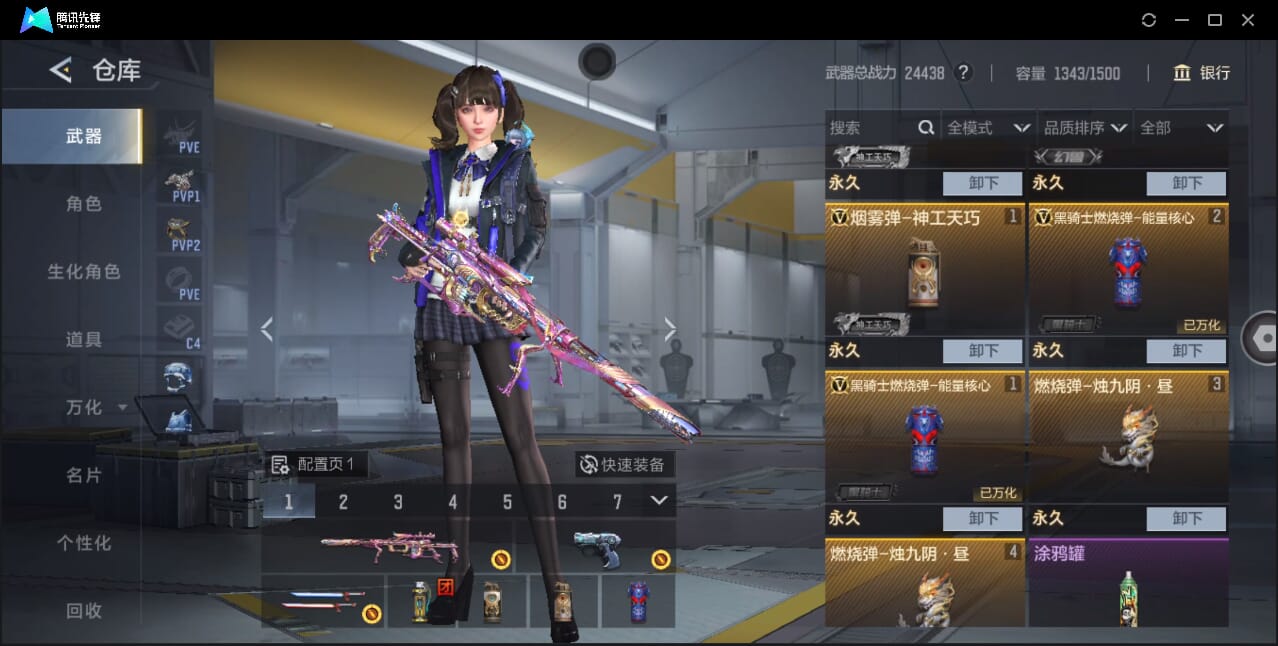The height and width of the screenshot is (646, 1278).
Task: Switch to loadout page 3
Action: tap(398, 502)
